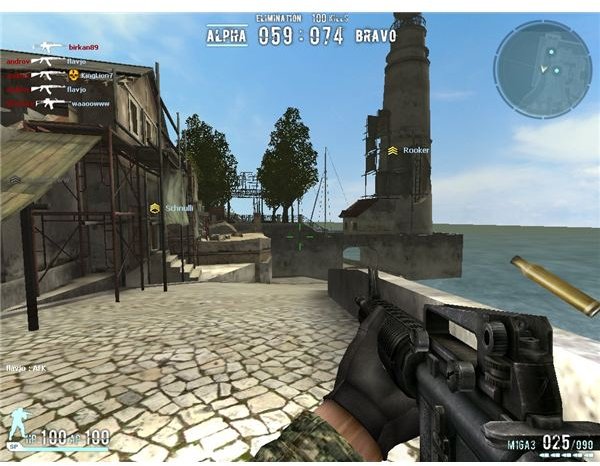
Task: Click the Rooker teammate rank marker
Action: pos(393,150)
